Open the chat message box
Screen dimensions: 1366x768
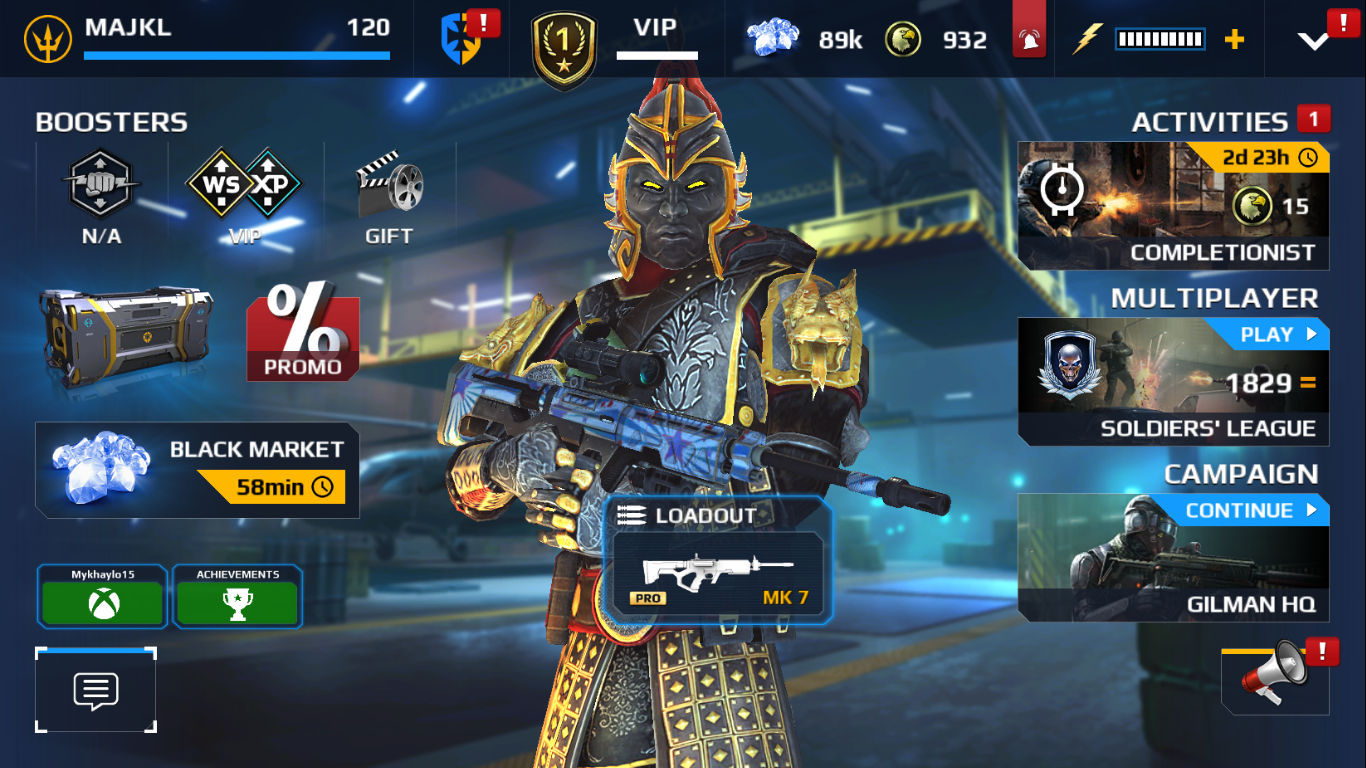[96, 690]
